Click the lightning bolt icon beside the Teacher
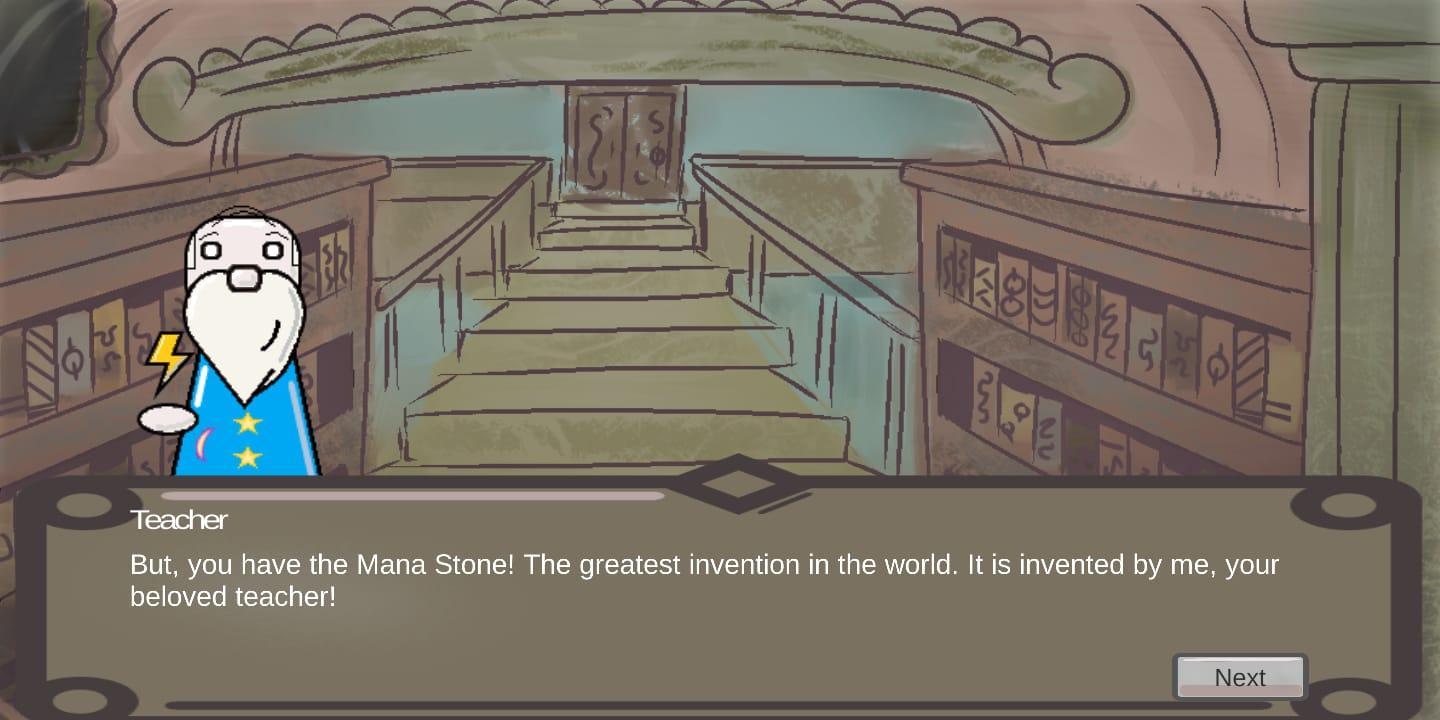1440x720 pixels. click(x=166, y=355)
